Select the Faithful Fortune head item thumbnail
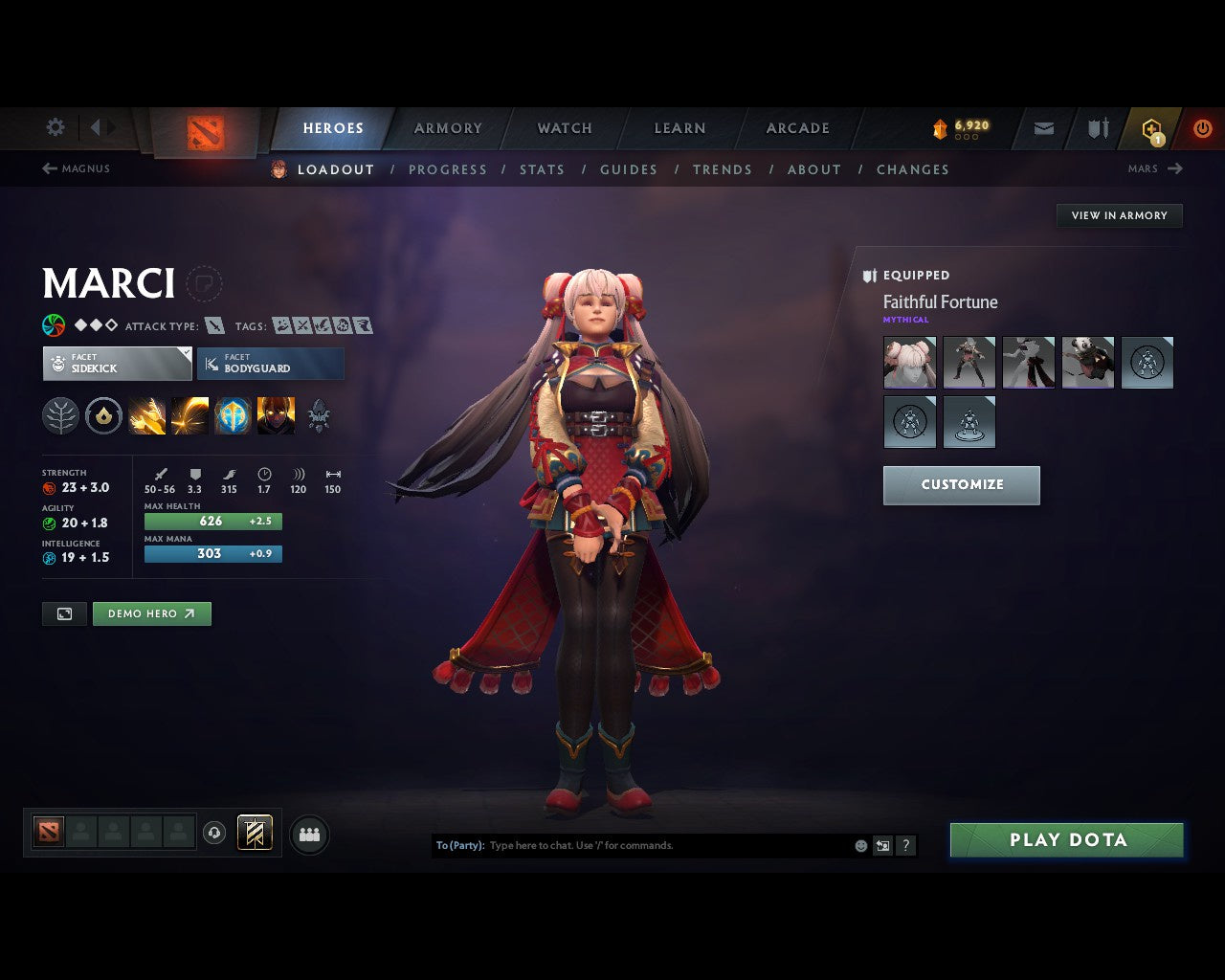The width and height of the screenshot is (1225, 980). (909, 362)
